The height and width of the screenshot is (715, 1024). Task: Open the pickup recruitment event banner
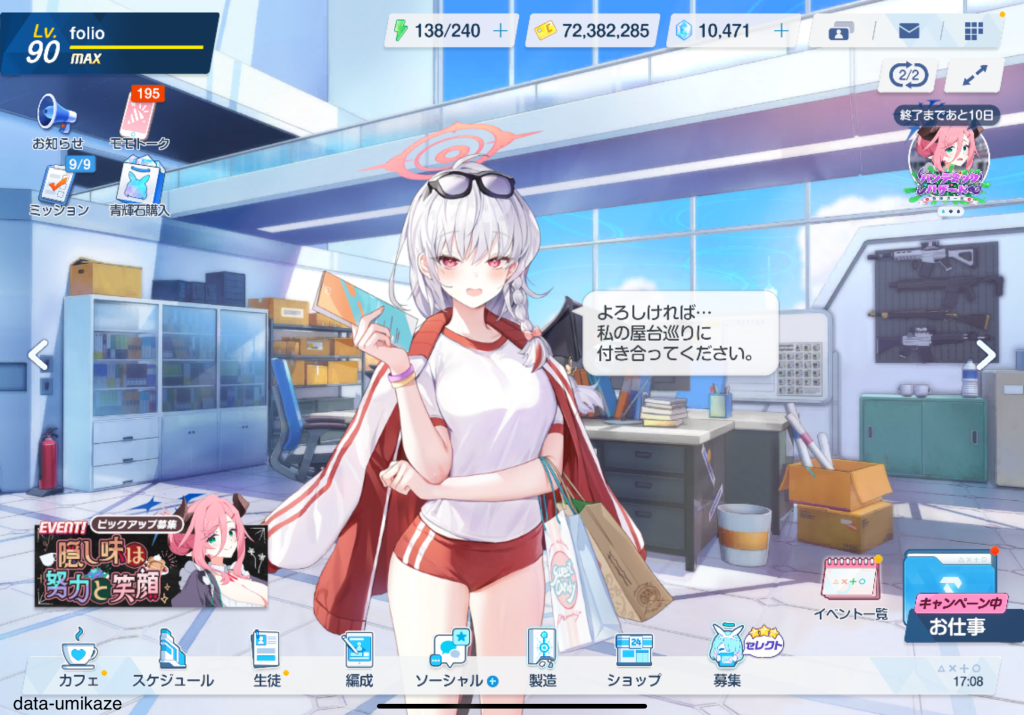click(151, 563)
